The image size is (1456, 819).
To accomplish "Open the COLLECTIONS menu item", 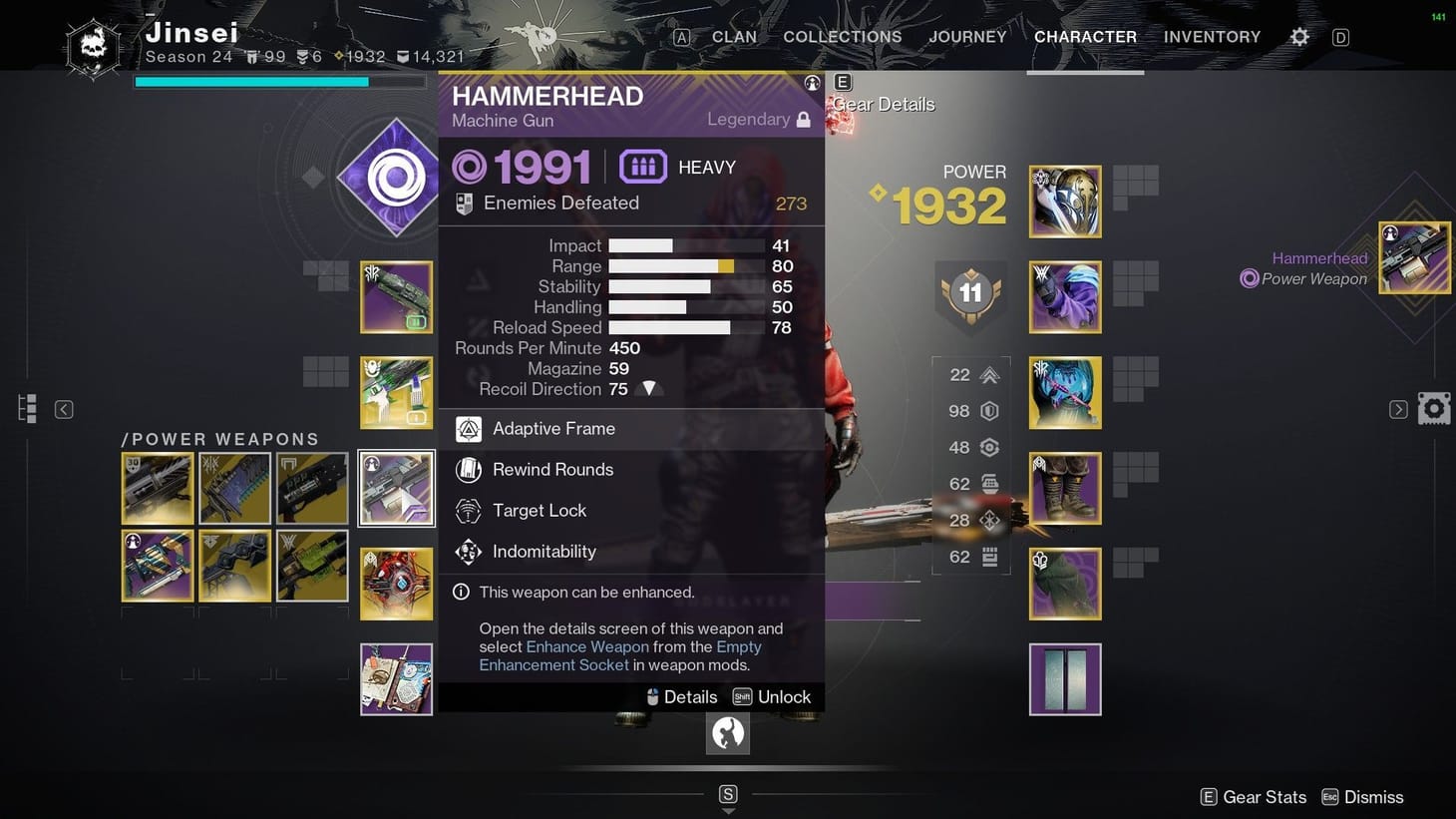I will click(842, 36).
